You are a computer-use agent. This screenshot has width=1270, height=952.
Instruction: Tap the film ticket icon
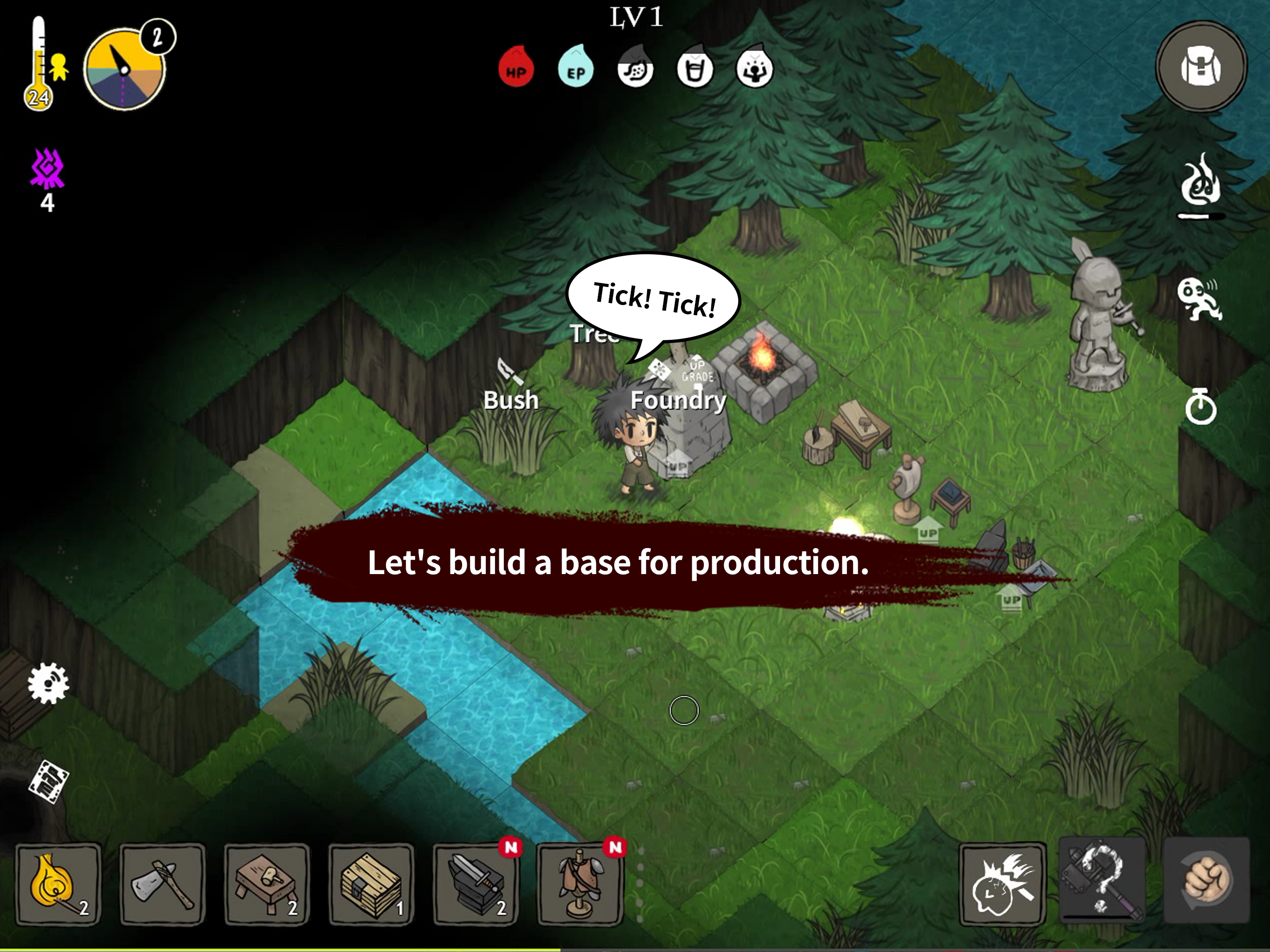48,782
